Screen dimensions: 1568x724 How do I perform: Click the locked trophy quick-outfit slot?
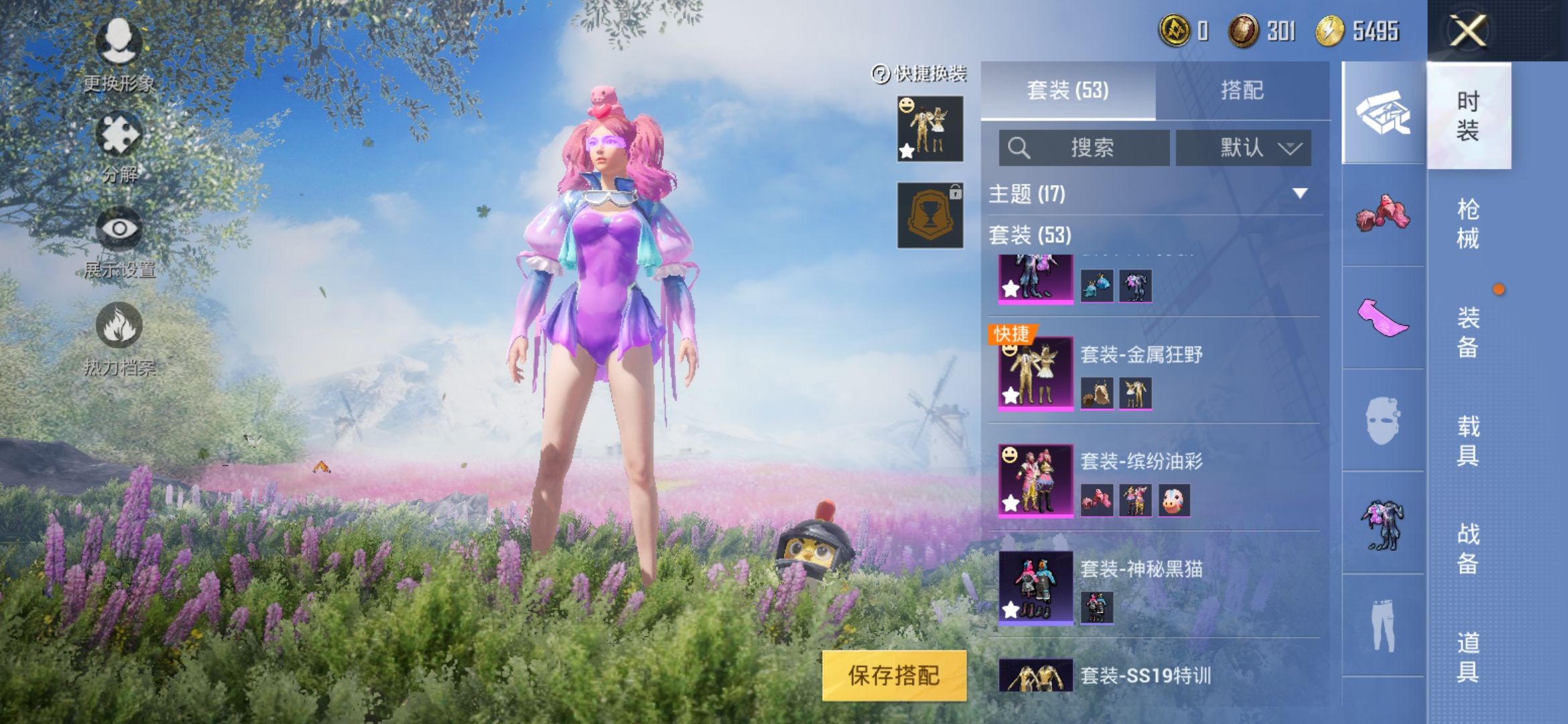(x=930, y=215)
